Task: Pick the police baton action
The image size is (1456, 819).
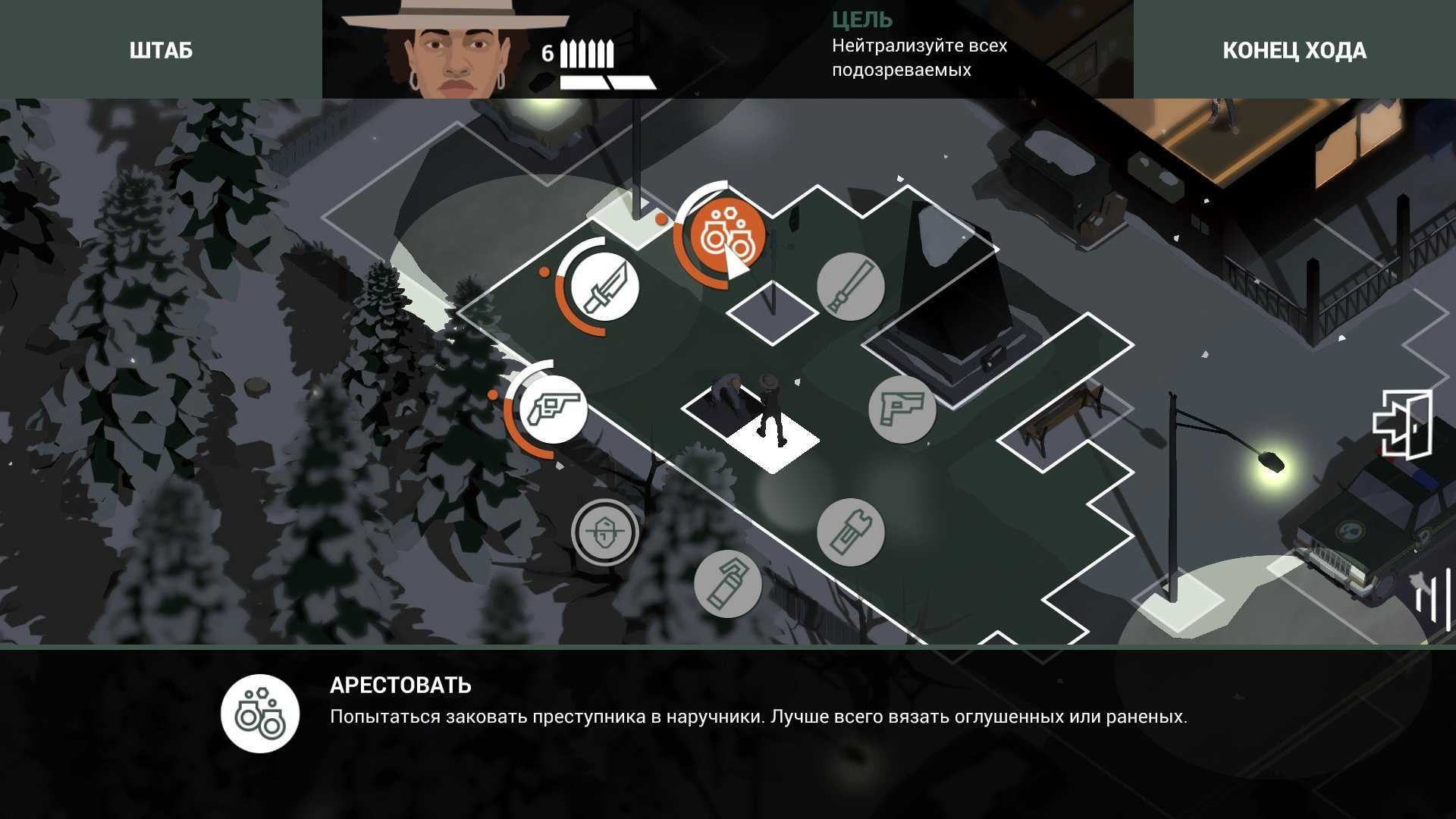Action: (851, 287)
